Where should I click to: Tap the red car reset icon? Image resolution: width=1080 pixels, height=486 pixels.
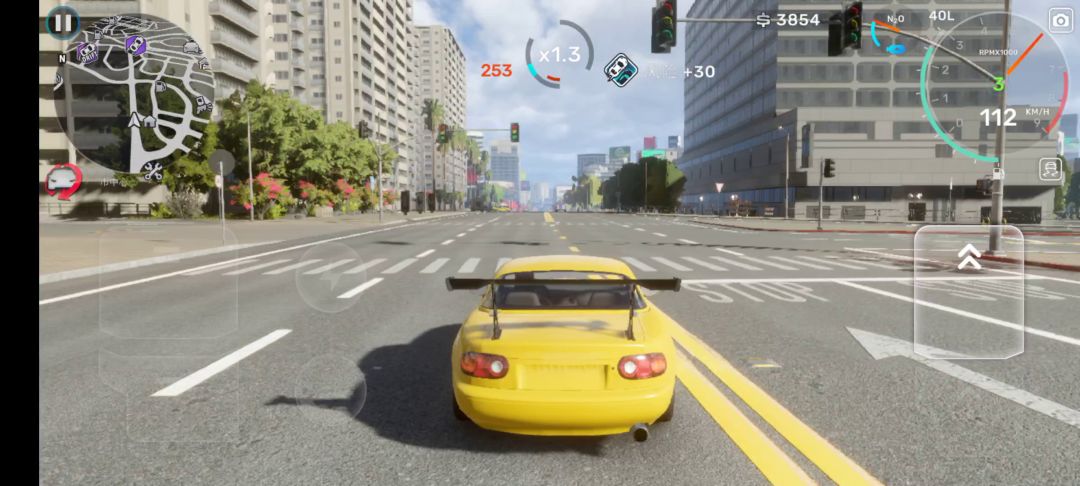[63, 181]
